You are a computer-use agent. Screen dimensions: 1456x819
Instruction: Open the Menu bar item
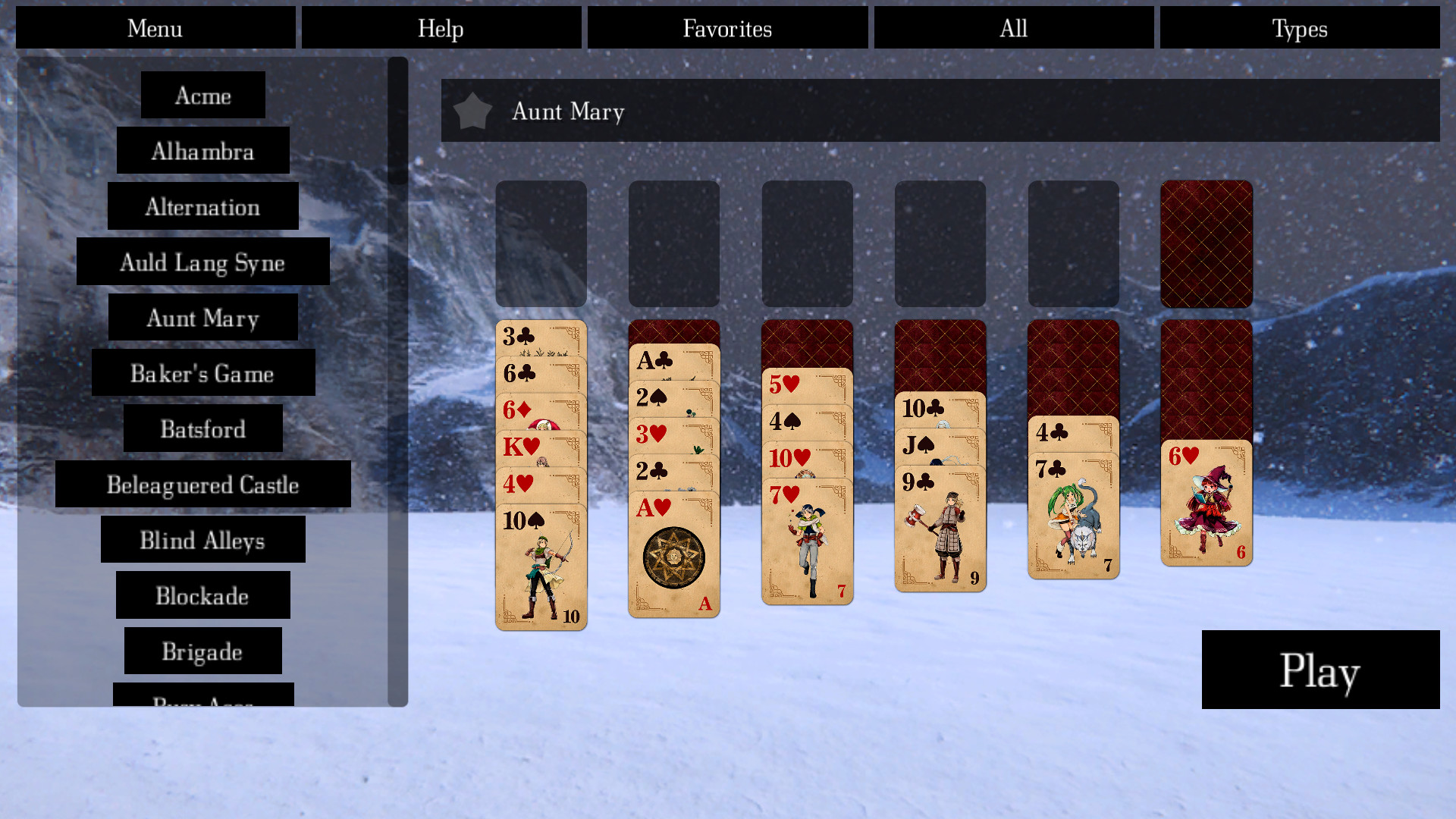pos(155,28)
